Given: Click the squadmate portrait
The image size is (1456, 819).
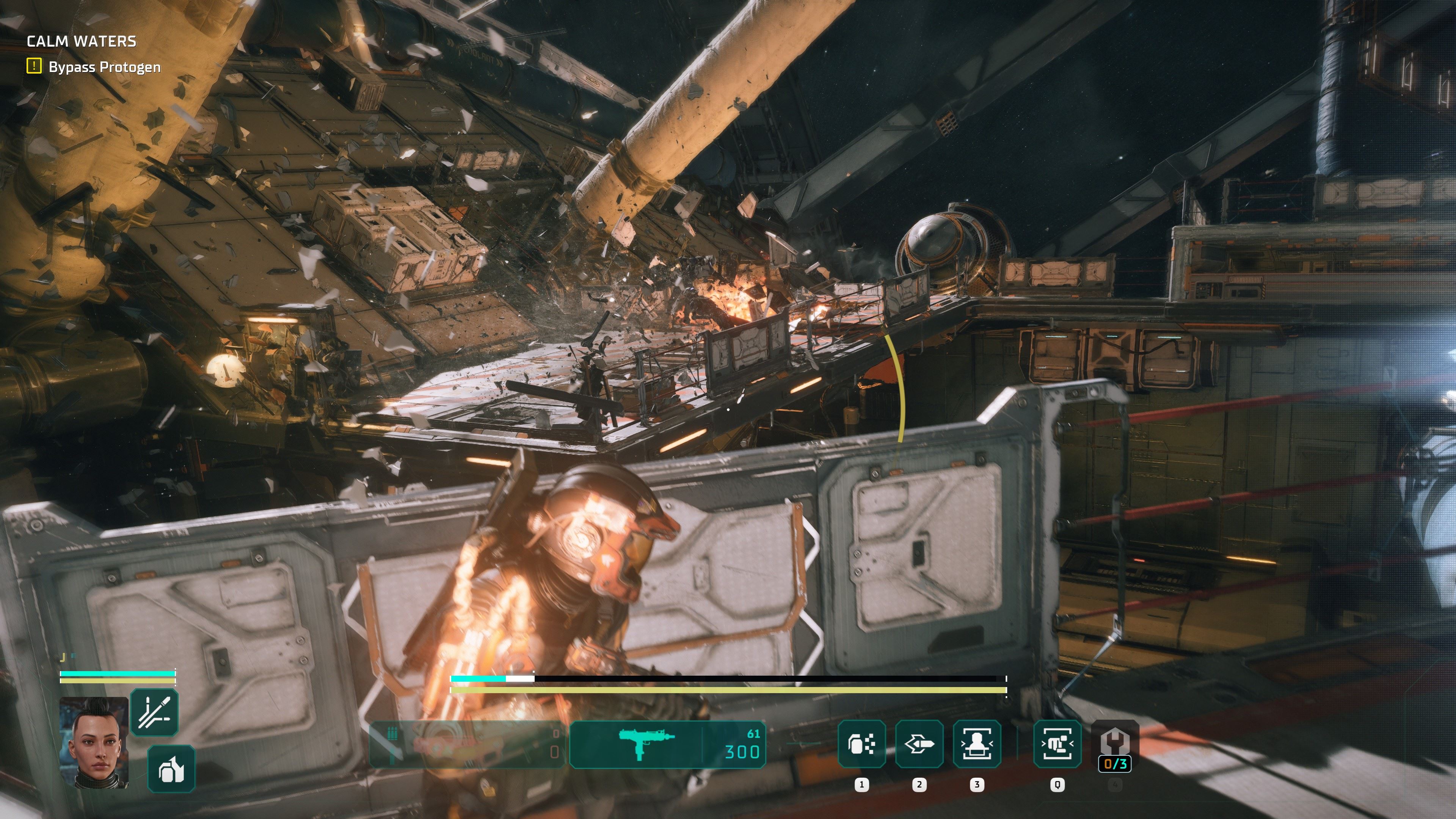Looking at the screenshot, I should (94, 742).
